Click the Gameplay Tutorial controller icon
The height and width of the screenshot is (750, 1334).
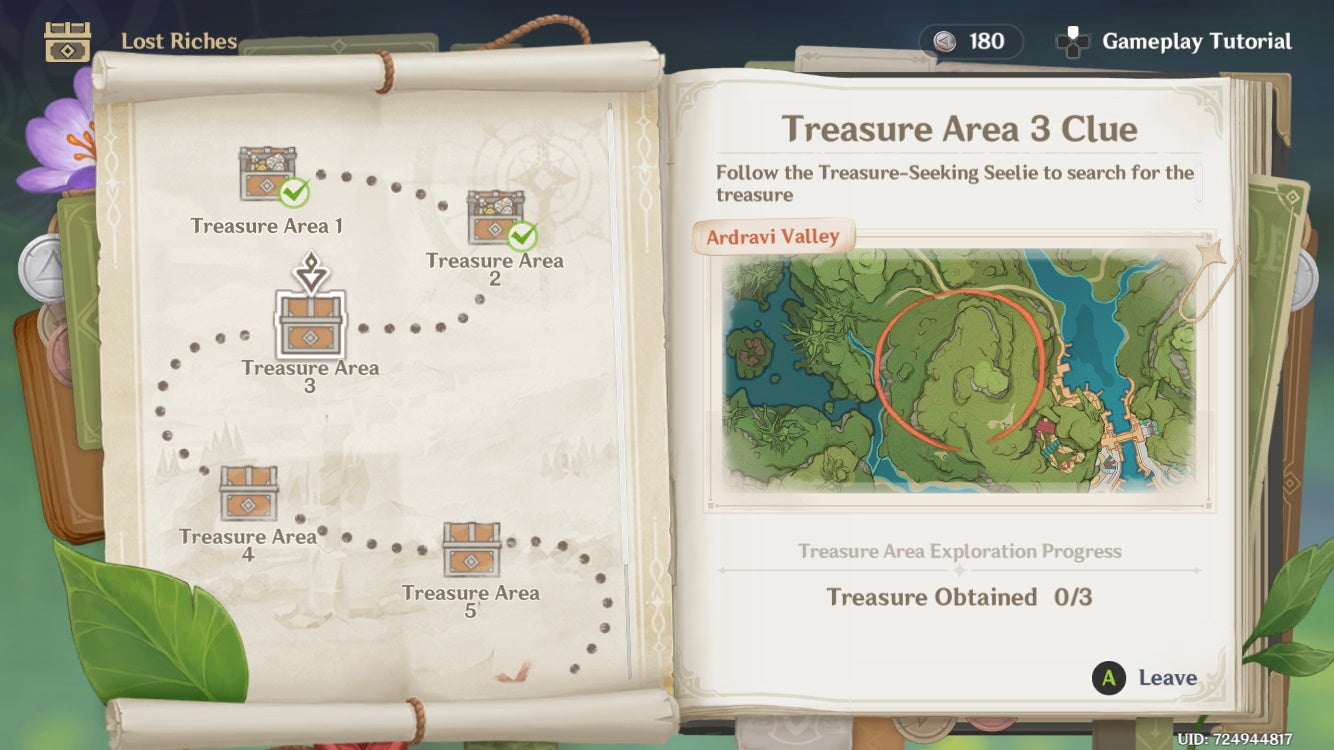tap(1073, 41)
